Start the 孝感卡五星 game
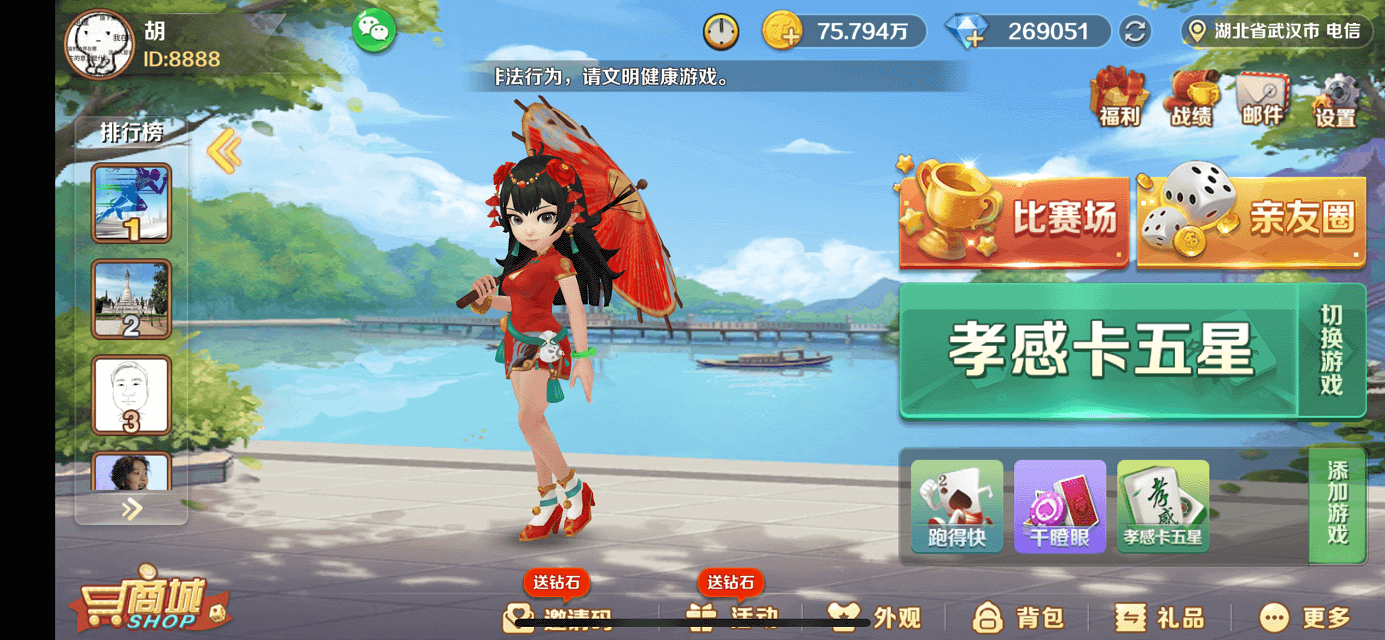This screenshot has width=1385, height=640. [x=1099, y=350]
